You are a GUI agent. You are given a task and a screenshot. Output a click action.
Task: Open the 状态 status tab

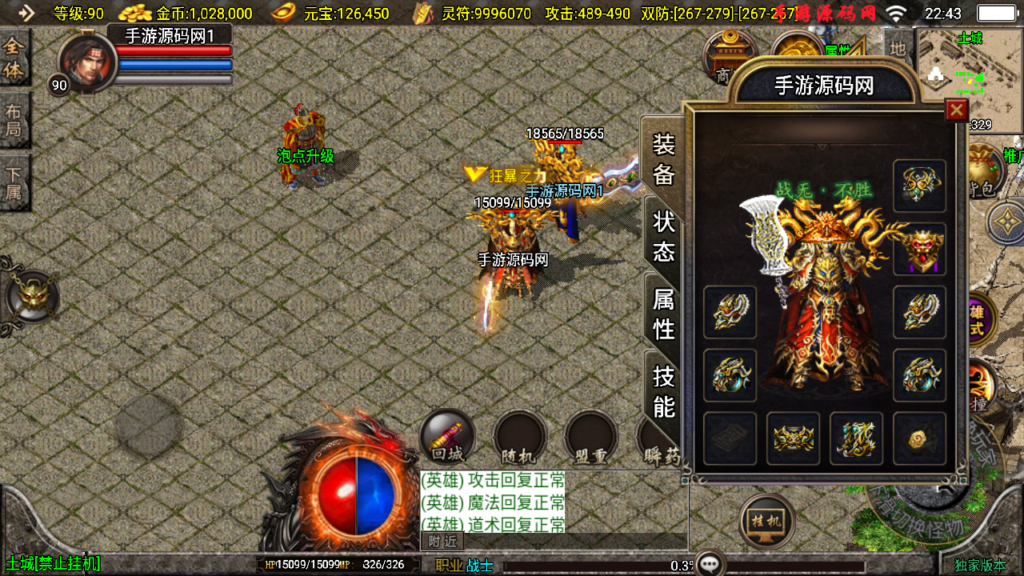click(x=664, y=235)
